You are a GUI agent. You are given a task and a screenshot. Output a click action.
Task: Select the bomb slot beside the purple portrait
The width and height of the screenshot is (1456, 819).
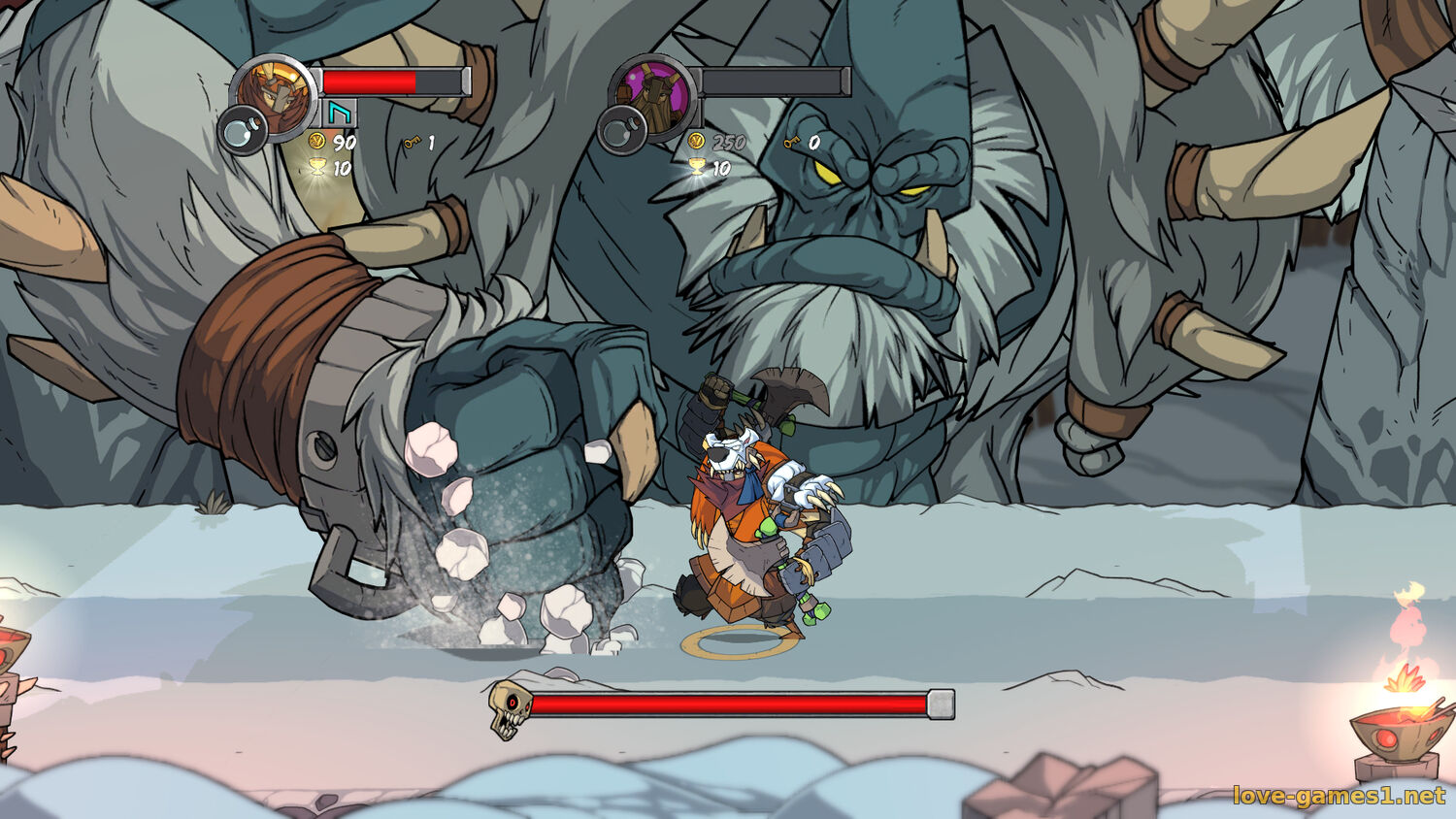(x=620, y=130)
